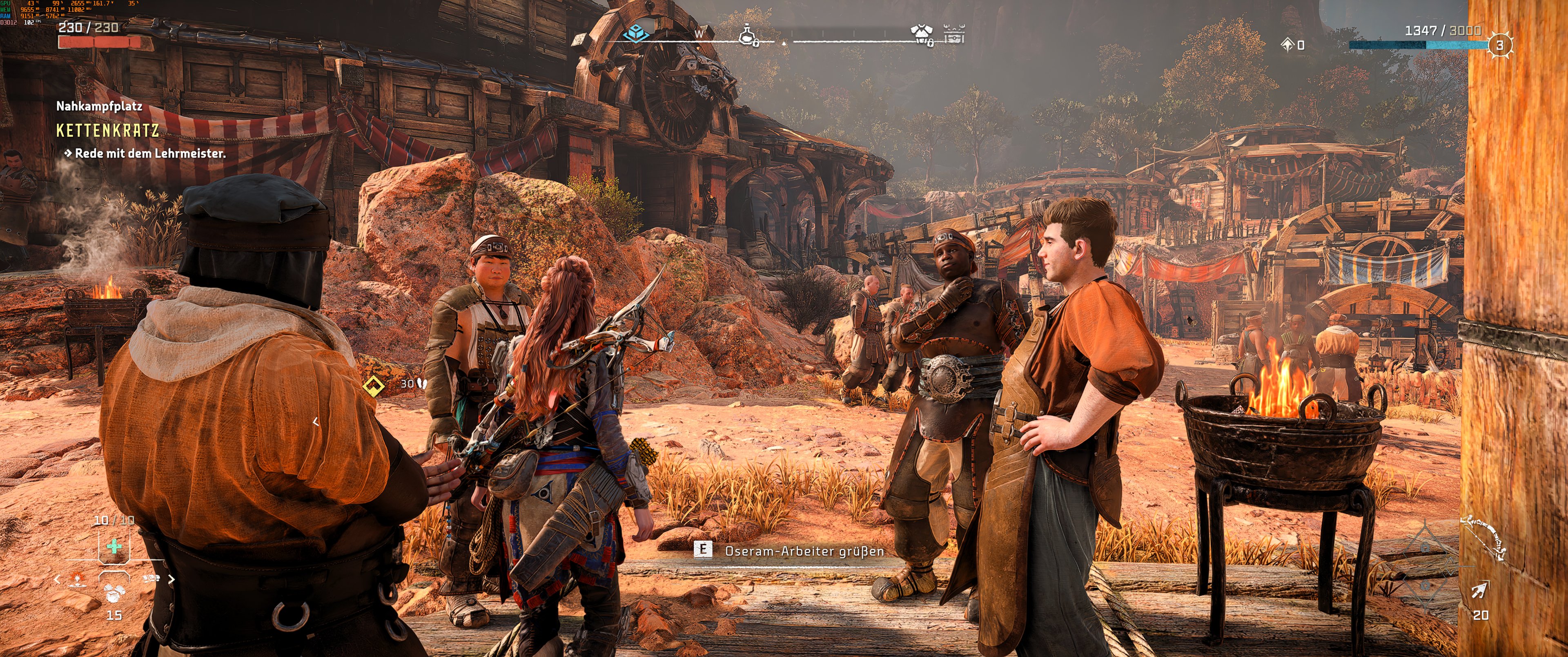Image resolution: width=1568 pixels, height=657 pixels.
Task: Select the locked armor merchant compass icon
Action: coord(921,35)
